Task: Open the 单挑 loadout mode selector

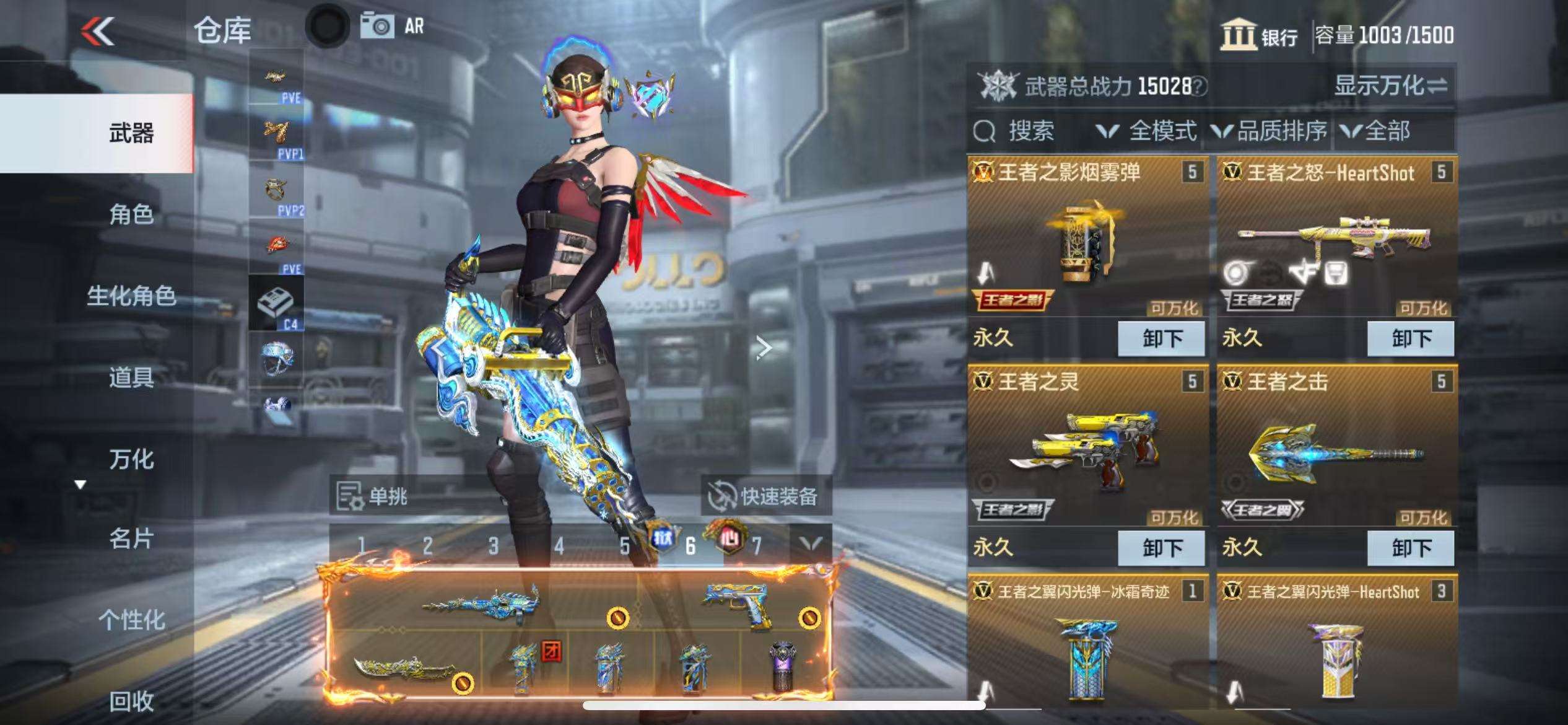Action: (373, 496)
